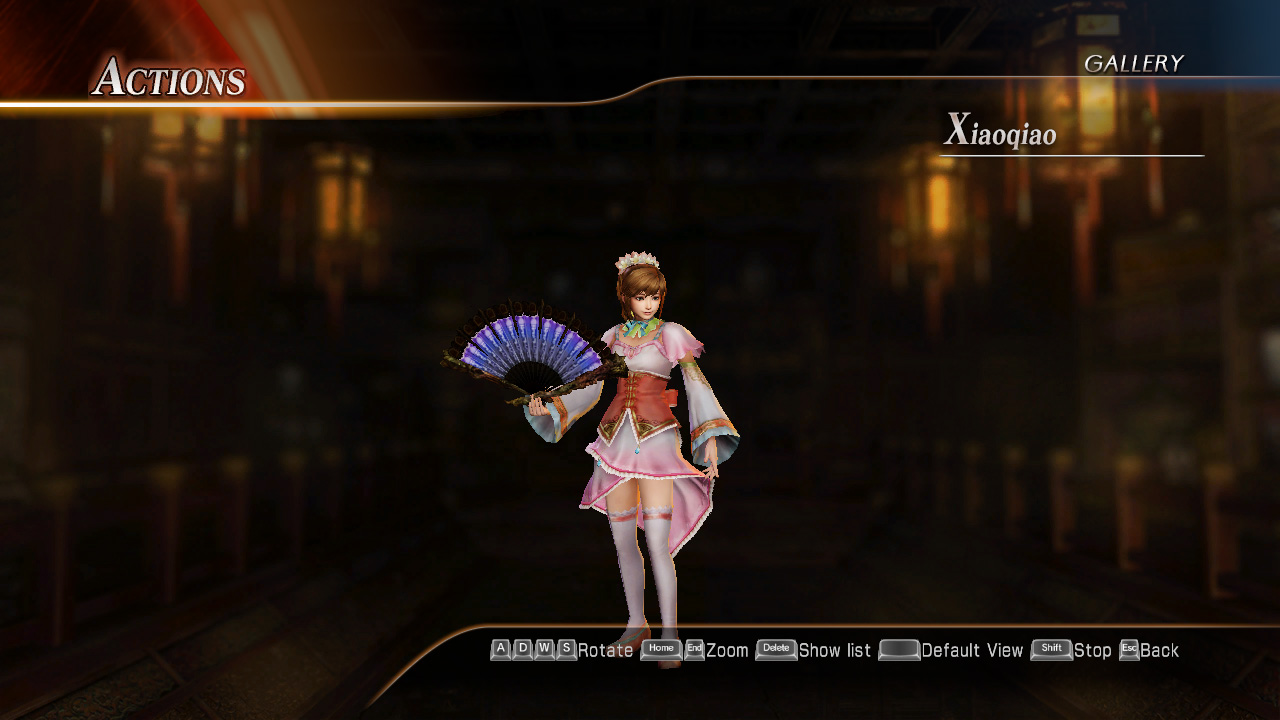Click the End key icon to zoom out

(694, 650)
